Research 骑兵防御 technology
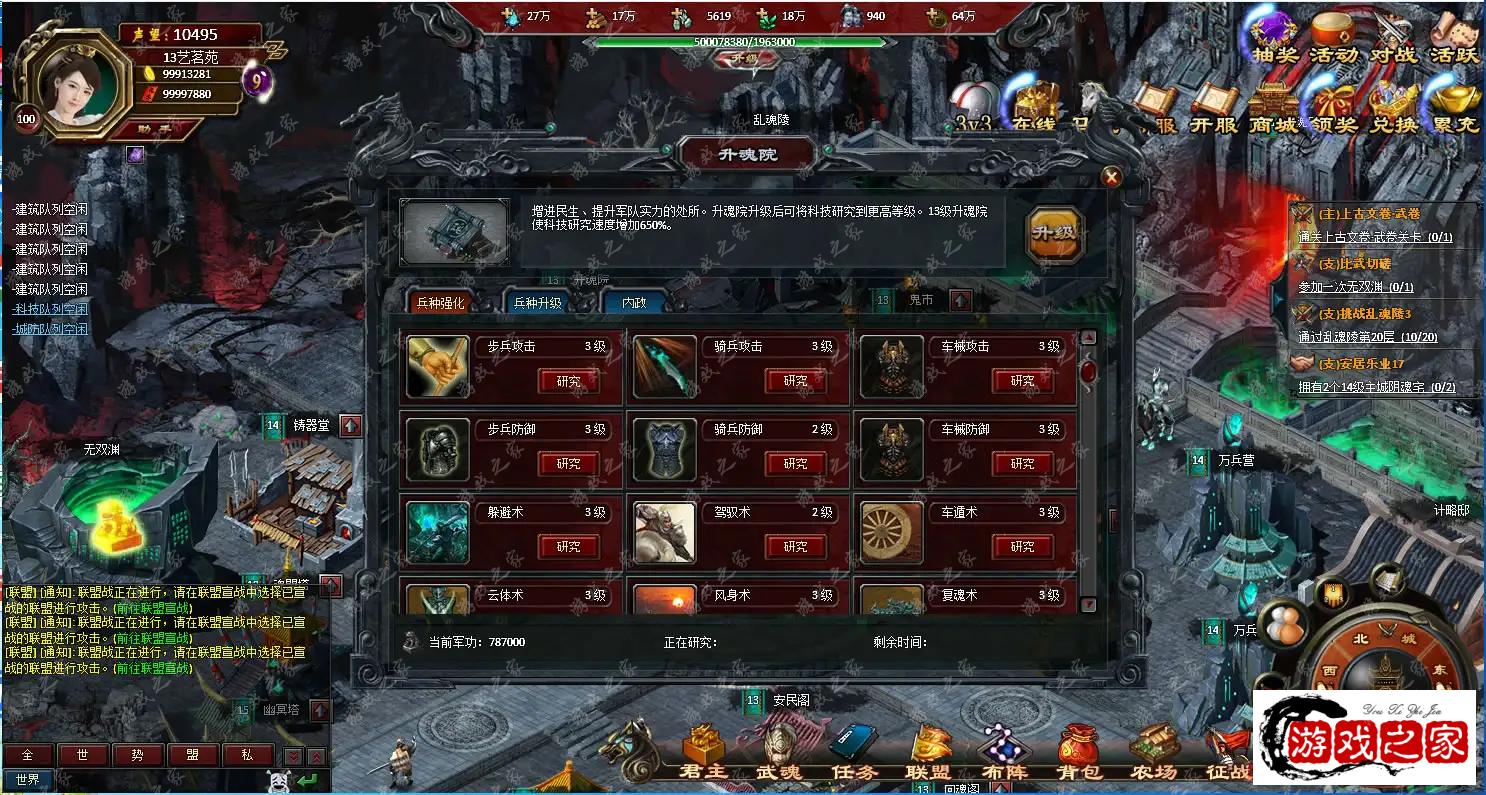Viewport: 1486px width, 795px height. pos(795,464)
